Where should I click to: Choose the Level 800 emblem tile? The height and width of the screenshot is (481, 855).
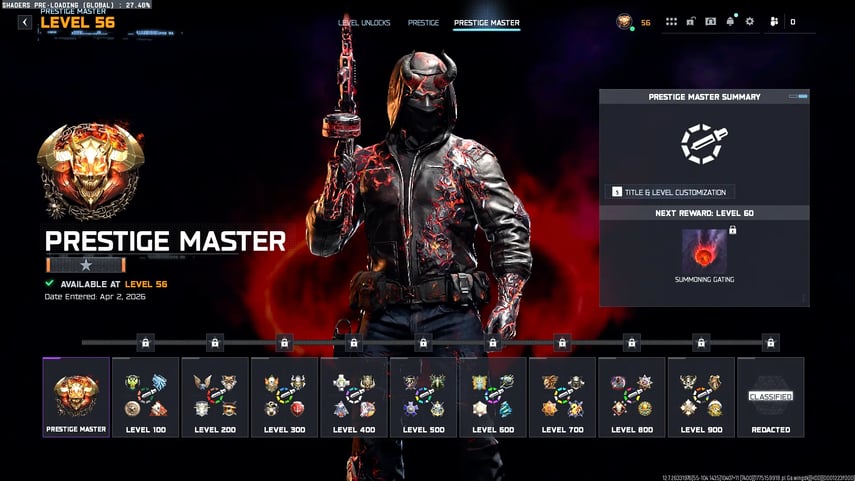pos(632,397)
